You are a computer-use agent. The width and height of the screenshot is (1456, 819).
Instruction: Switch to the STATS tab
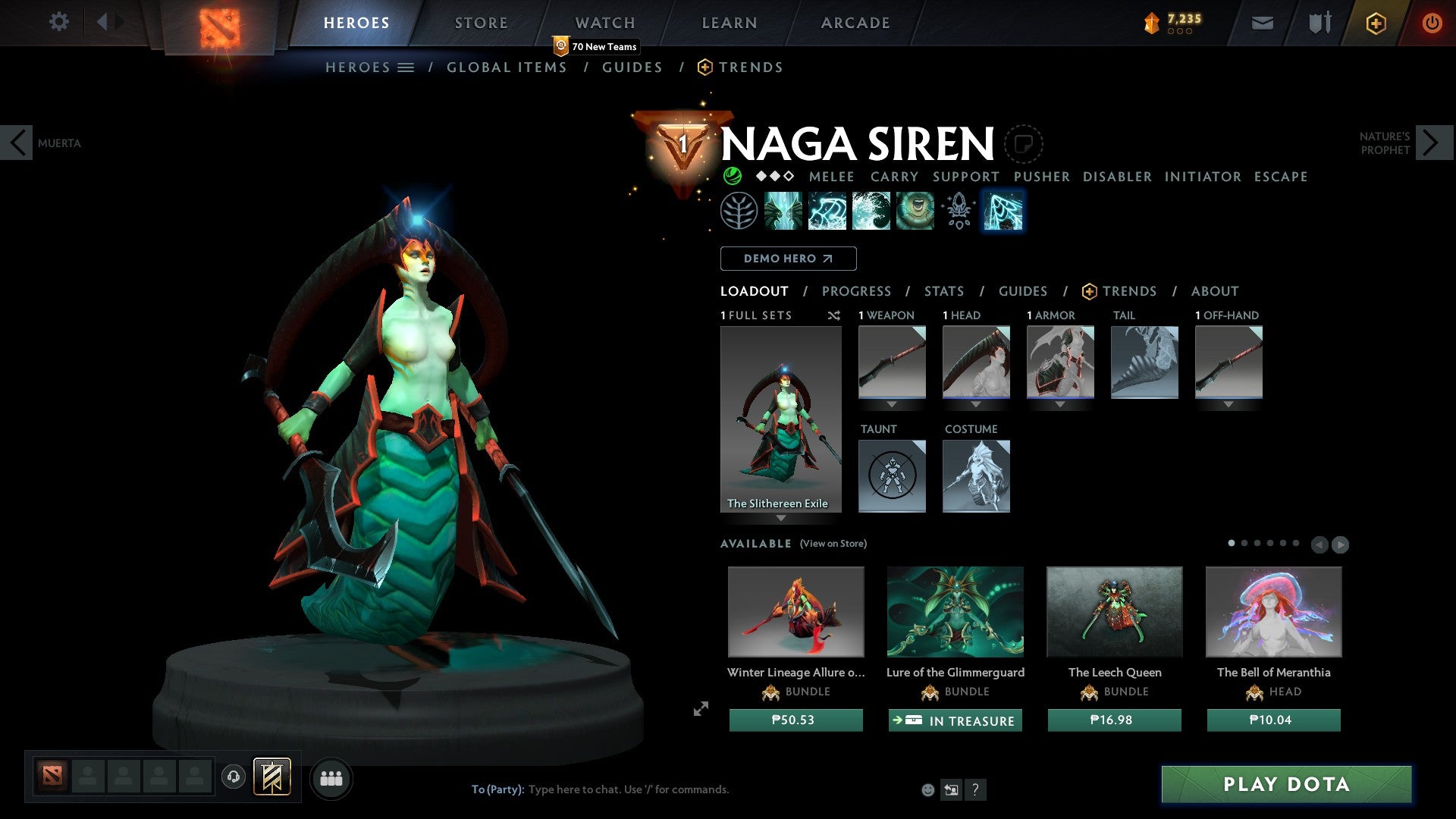point(943,290)
